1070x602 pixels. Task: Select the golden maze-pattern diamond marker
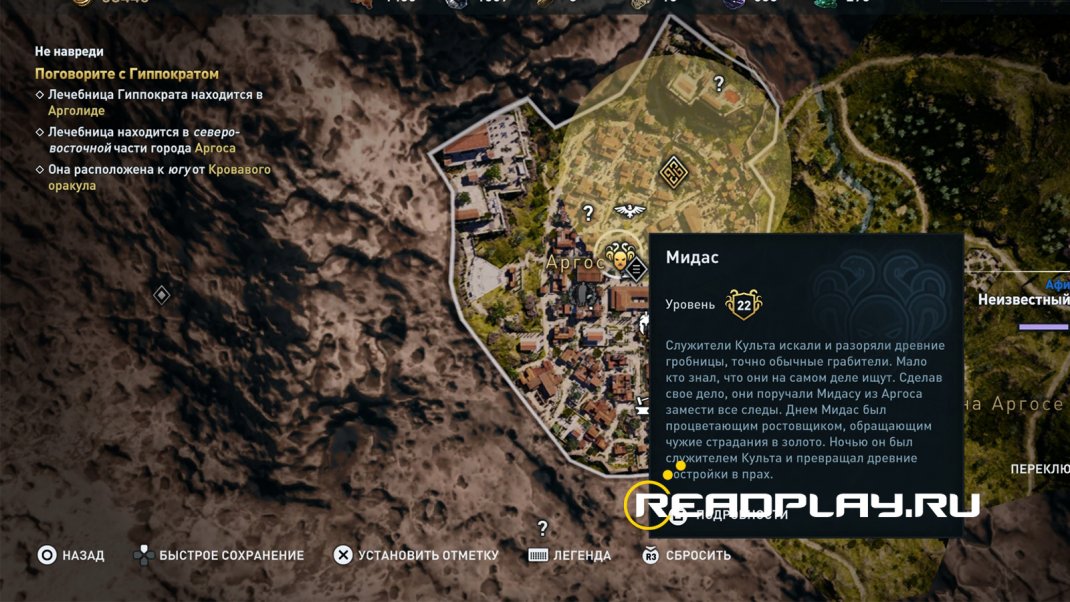click(x=673, y=172)
